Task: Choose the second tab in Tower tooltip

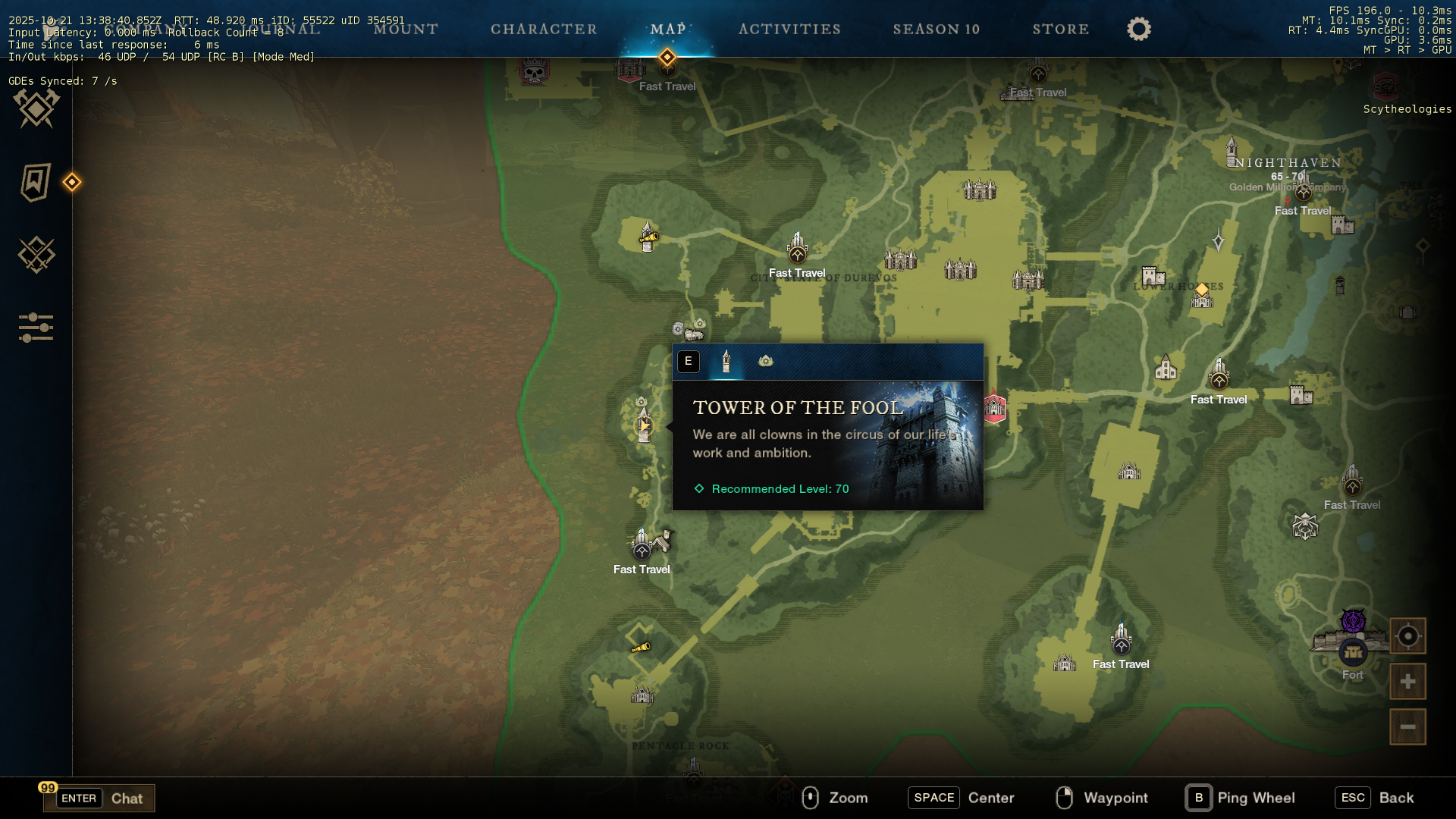Action: pyautogui.click(x=766, y=362)
